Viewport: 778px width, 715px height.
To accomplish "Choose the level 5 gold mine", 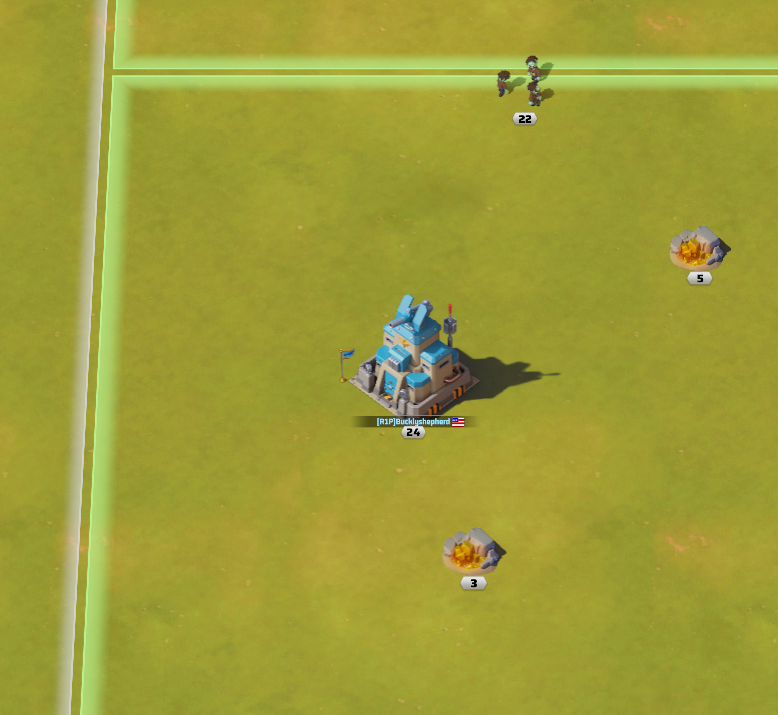I will click(x=698, y=248).
